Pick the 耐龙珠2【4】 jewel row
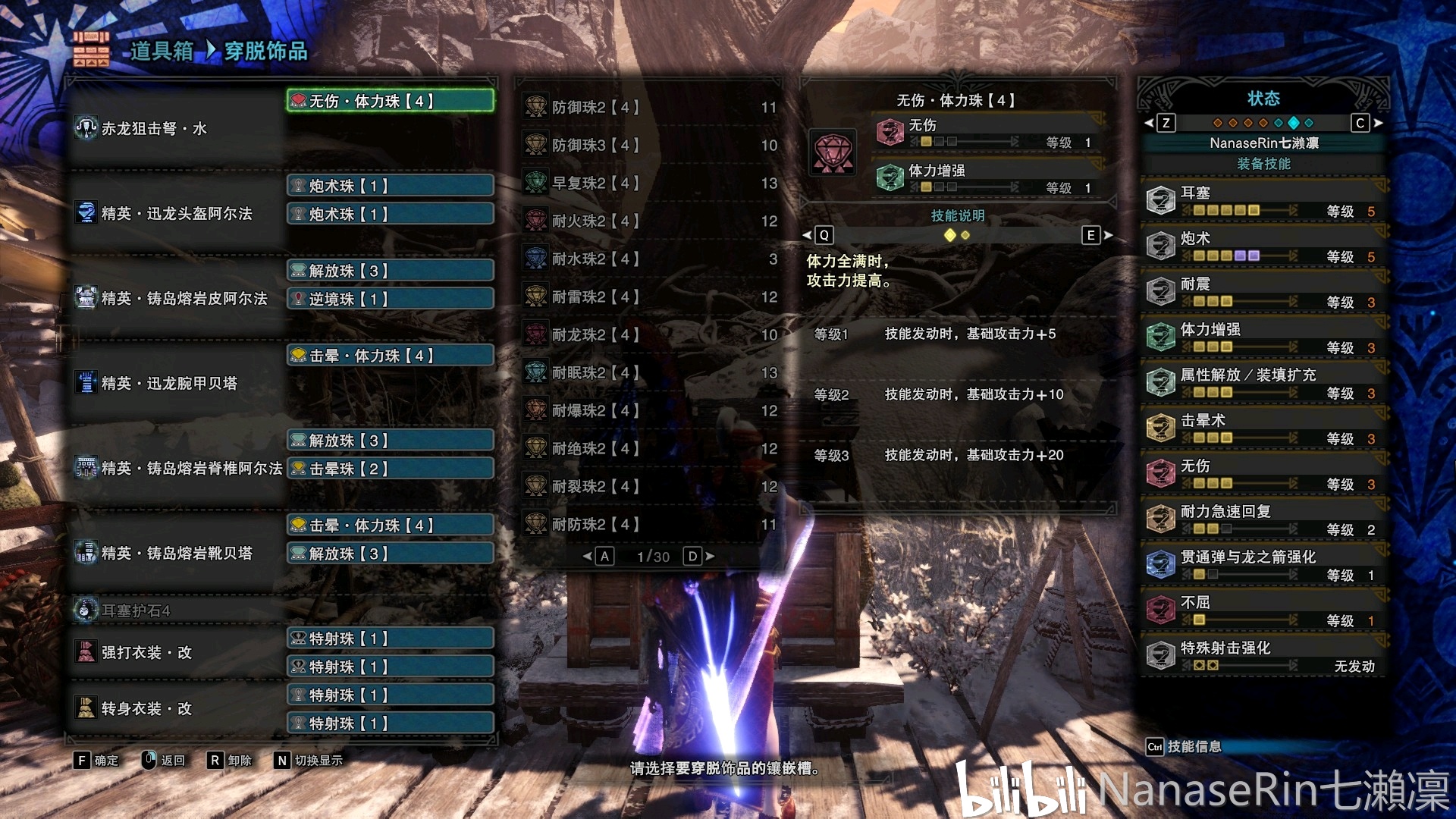 tap(649, 334)
